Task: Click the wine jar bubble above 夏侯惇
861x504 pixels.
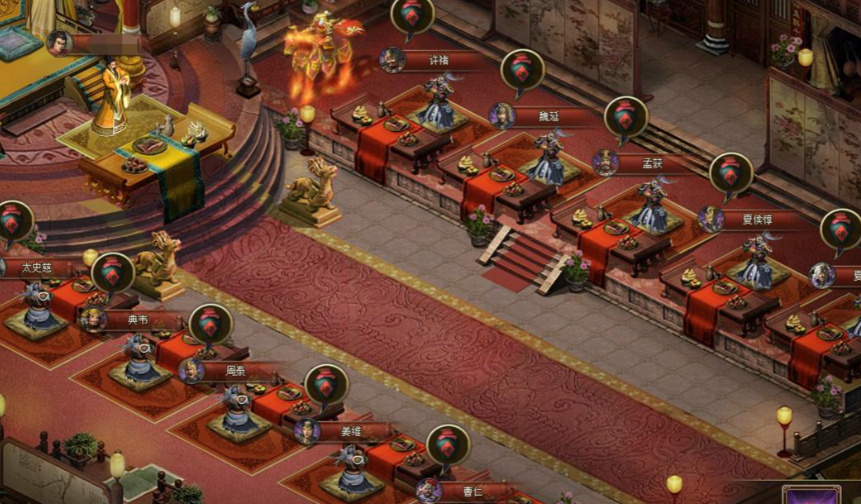Action: pyautogui.click(x=731, y=173)
